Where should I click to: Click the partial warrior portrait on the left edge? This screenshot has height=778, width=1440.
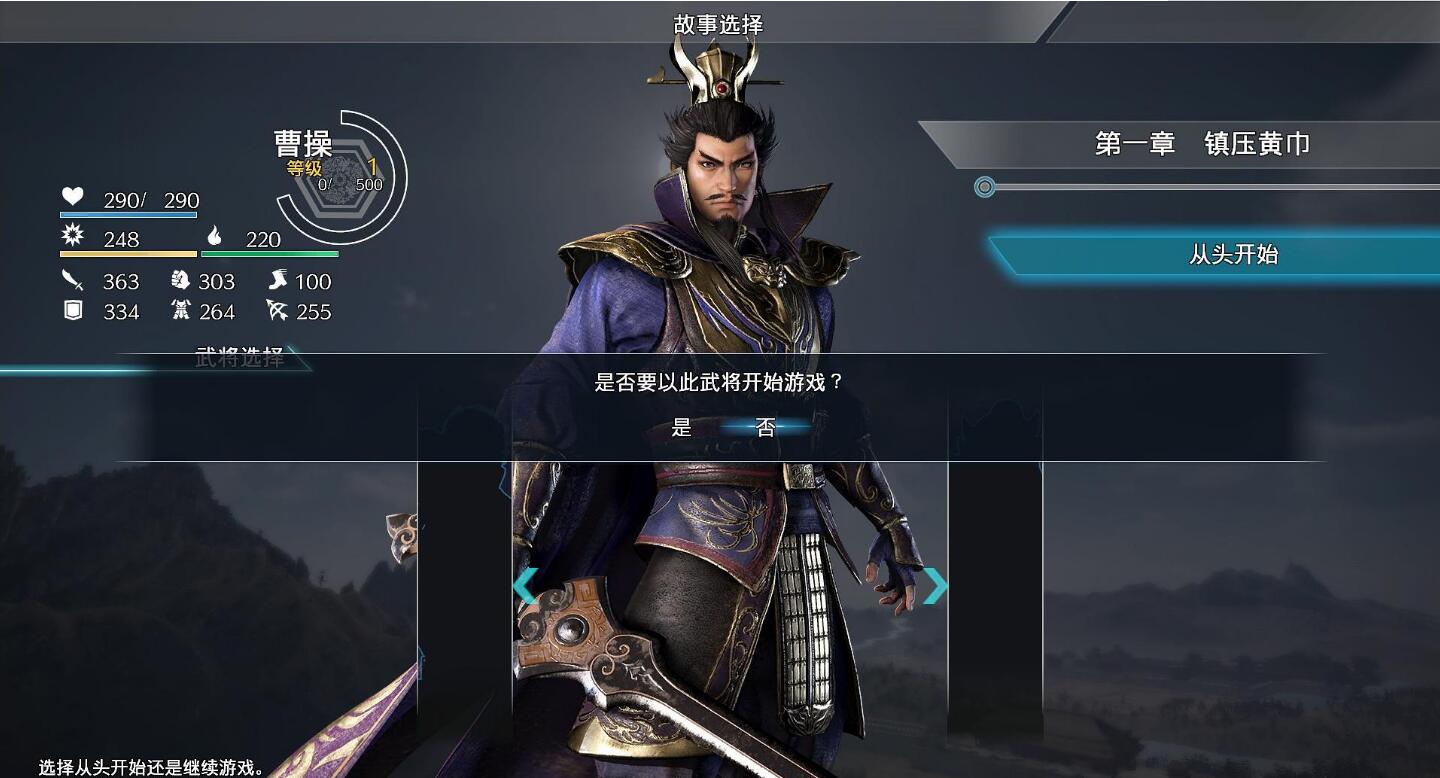click(398, 600)
